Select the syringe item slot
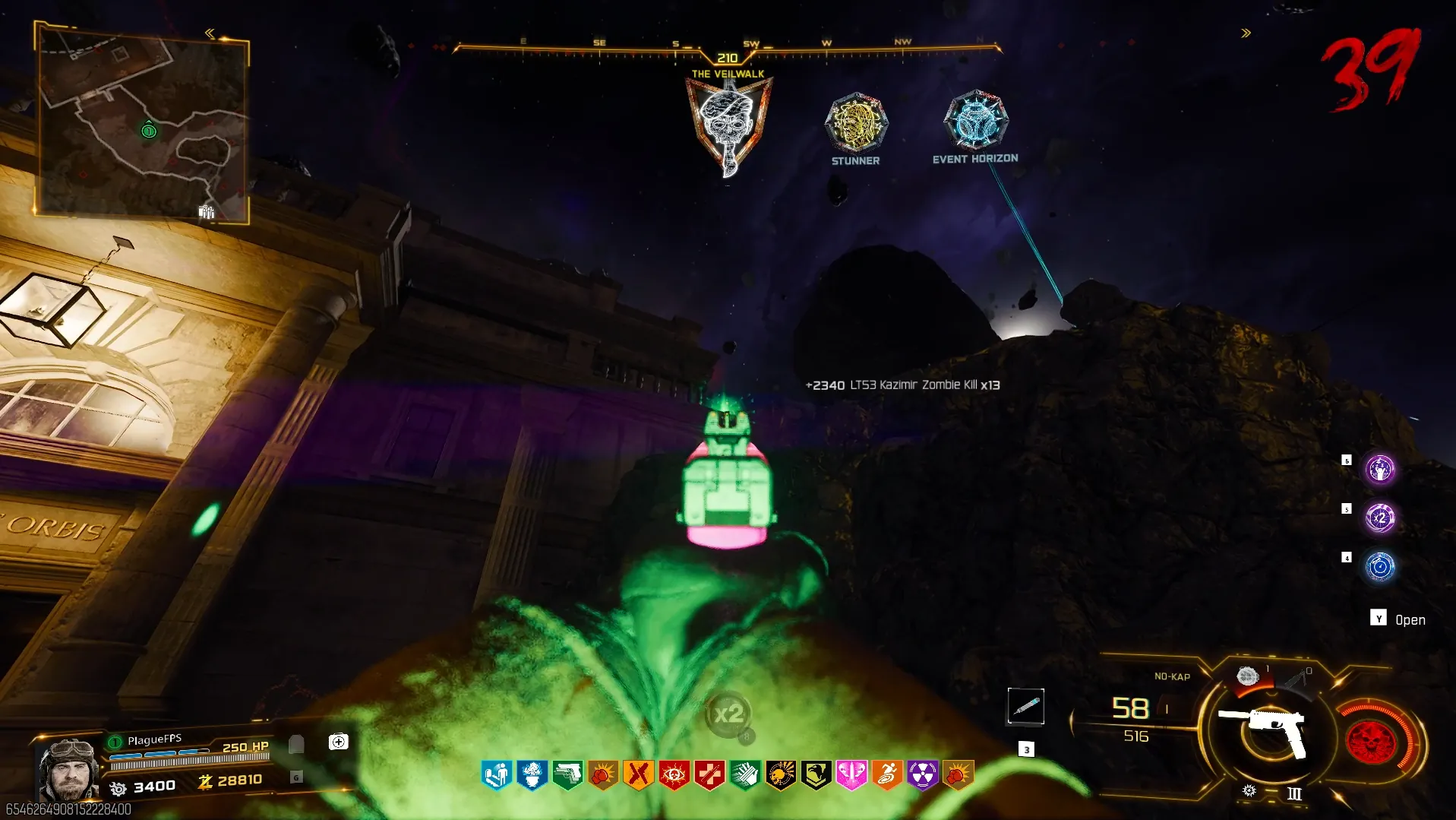The image size is (1456, 820). coord(1025,707)
